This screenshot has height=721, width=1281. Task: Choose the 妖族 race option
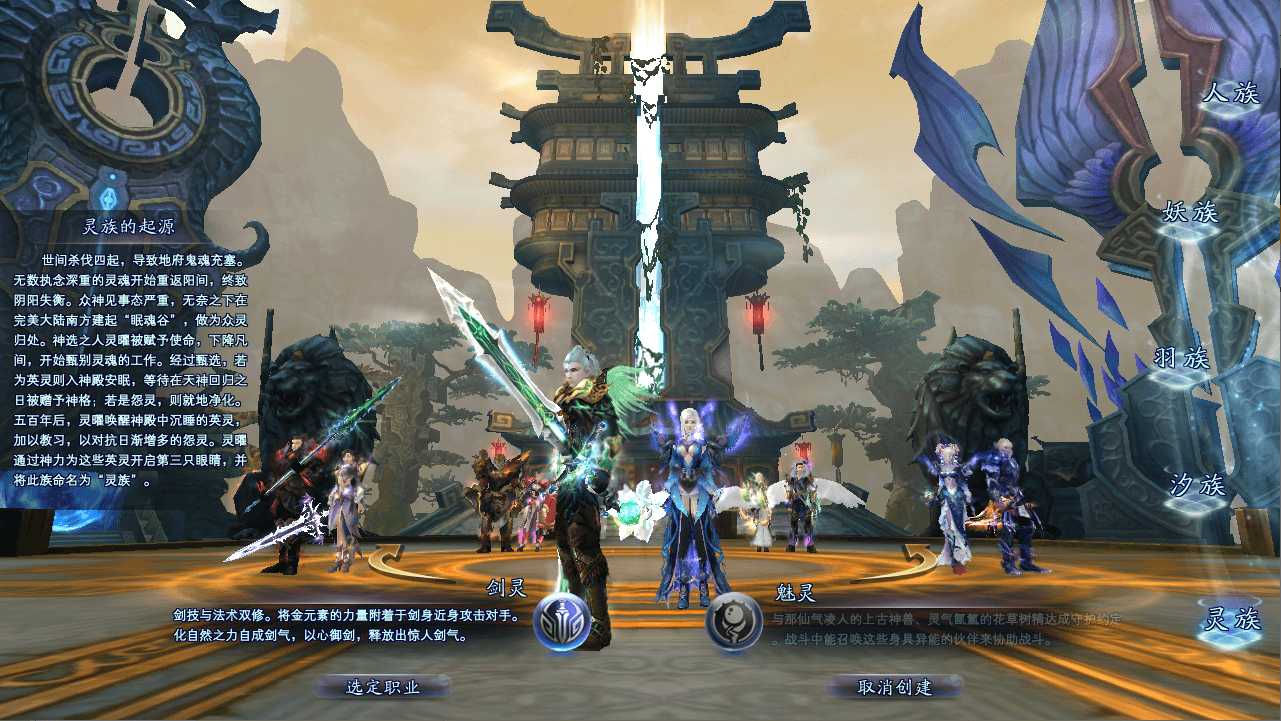[x=1190, y=213]
